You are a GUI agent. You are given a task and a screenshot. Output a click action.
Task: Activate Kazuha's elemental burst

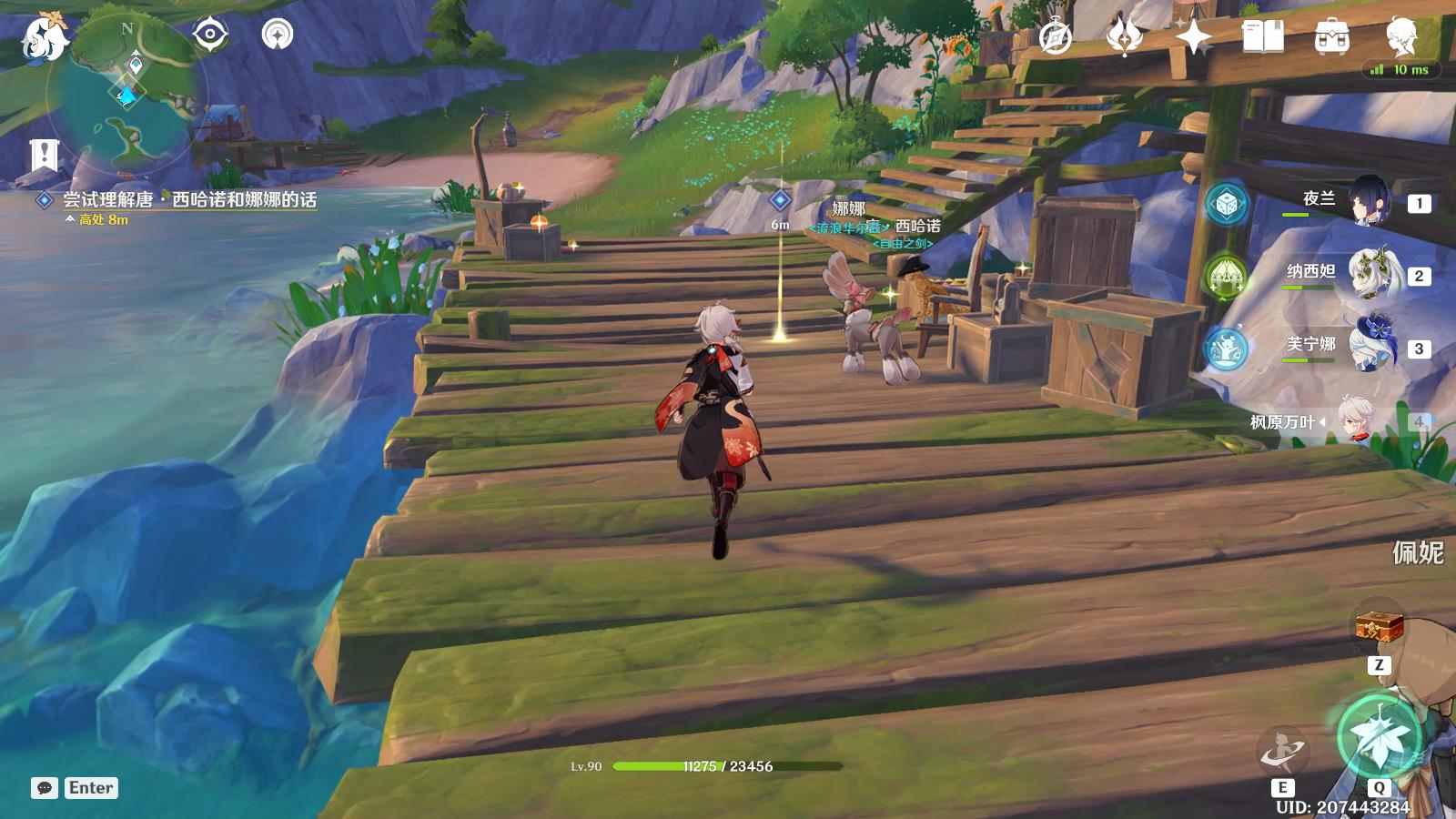[1380, 737]
